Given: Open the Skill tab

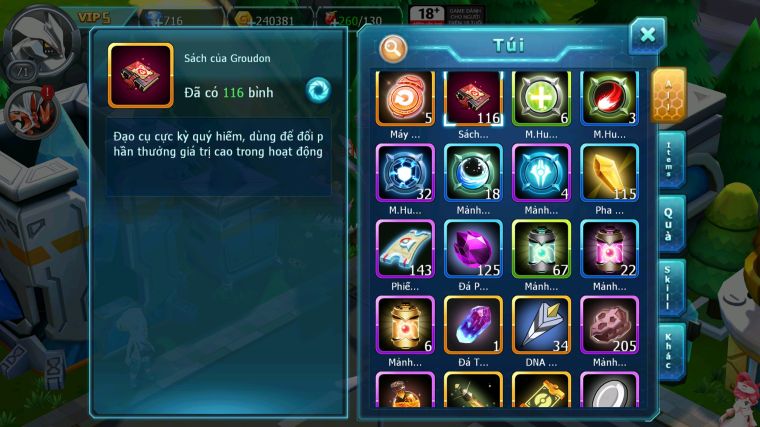Looking at the screenshot, I should 671,288.
